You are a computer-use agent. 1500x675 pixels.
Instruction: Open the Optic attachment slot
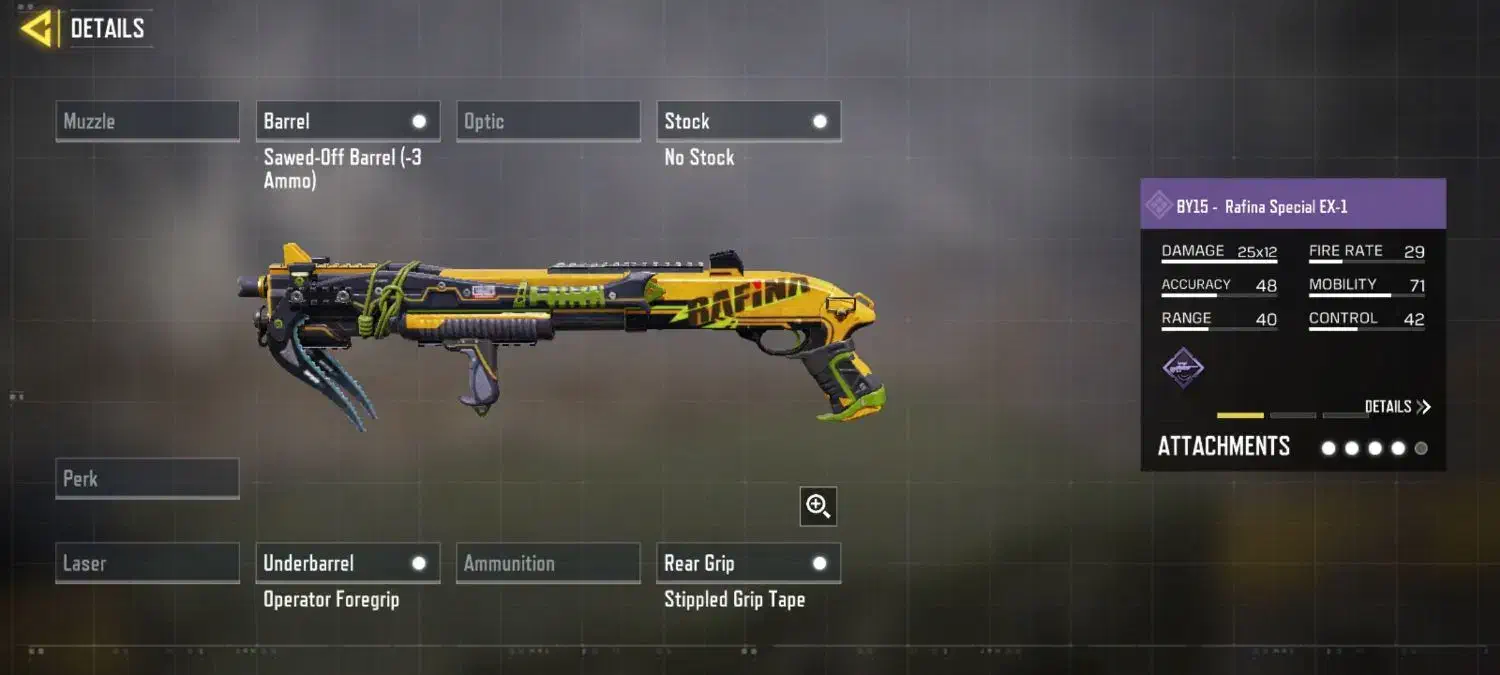pyautogui.click(x=548, y=121)
